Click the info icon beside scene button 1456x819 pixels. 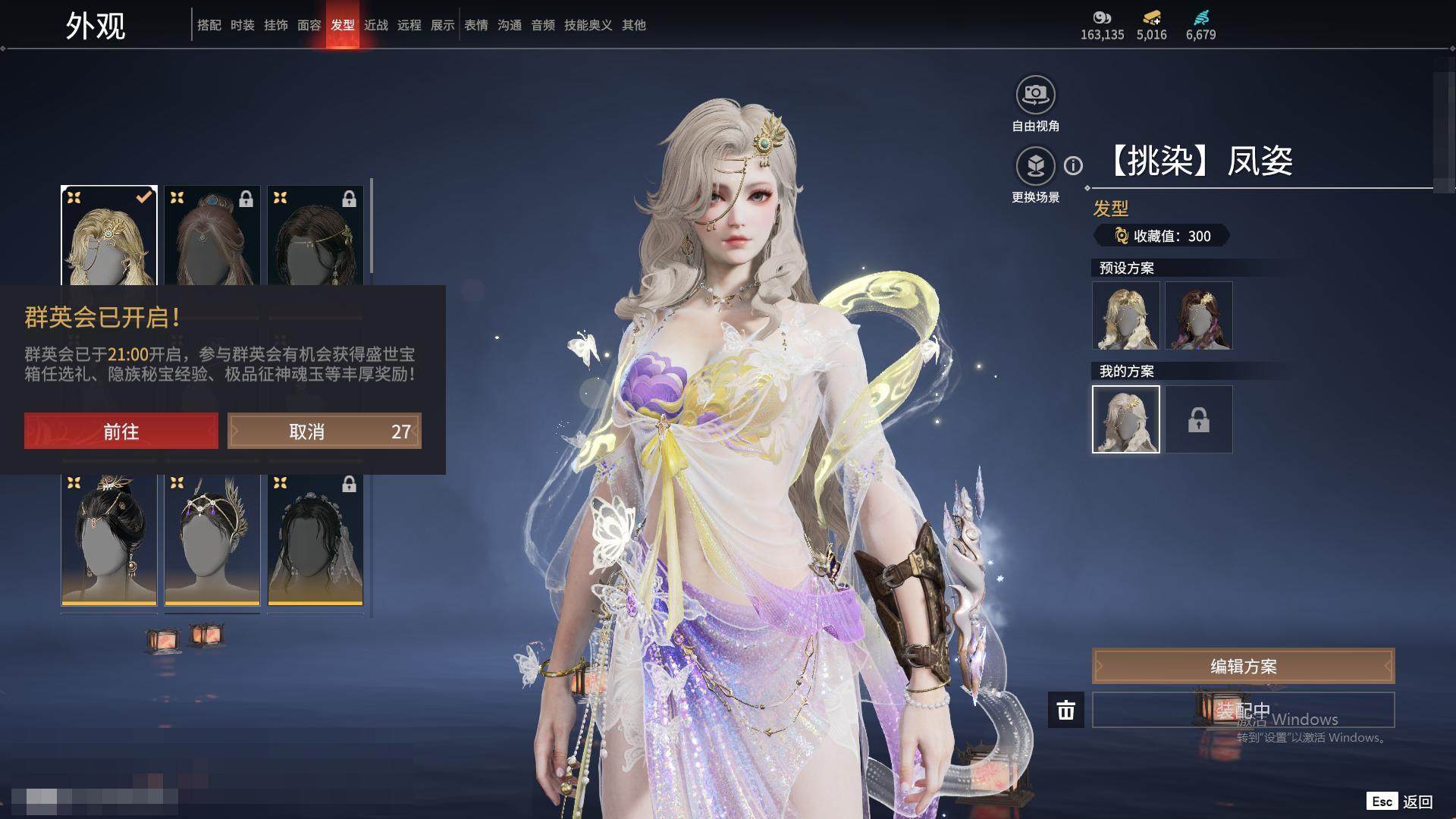(x=1073, y=165)
